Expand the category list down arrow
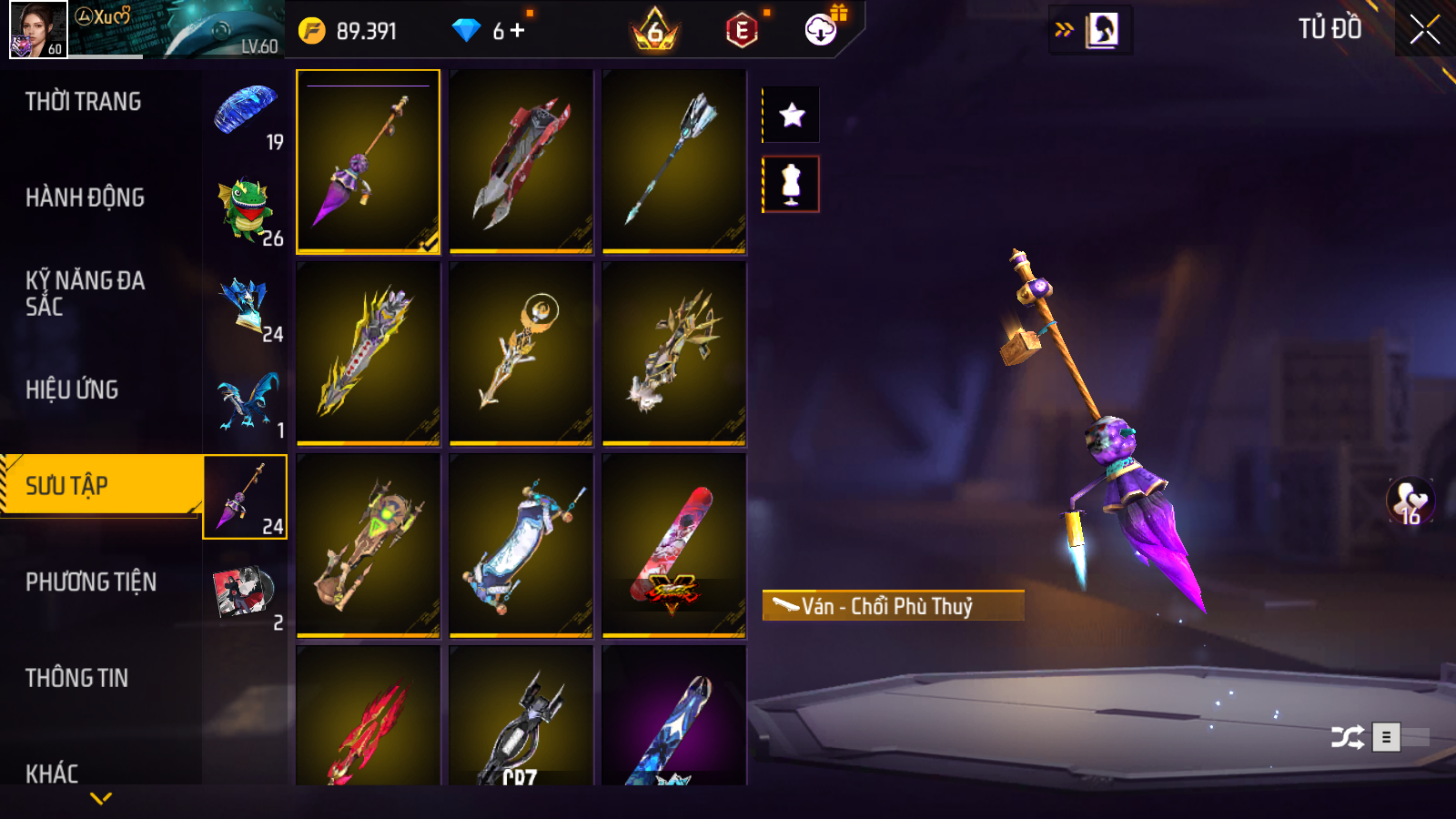 [x=101, y=798]
